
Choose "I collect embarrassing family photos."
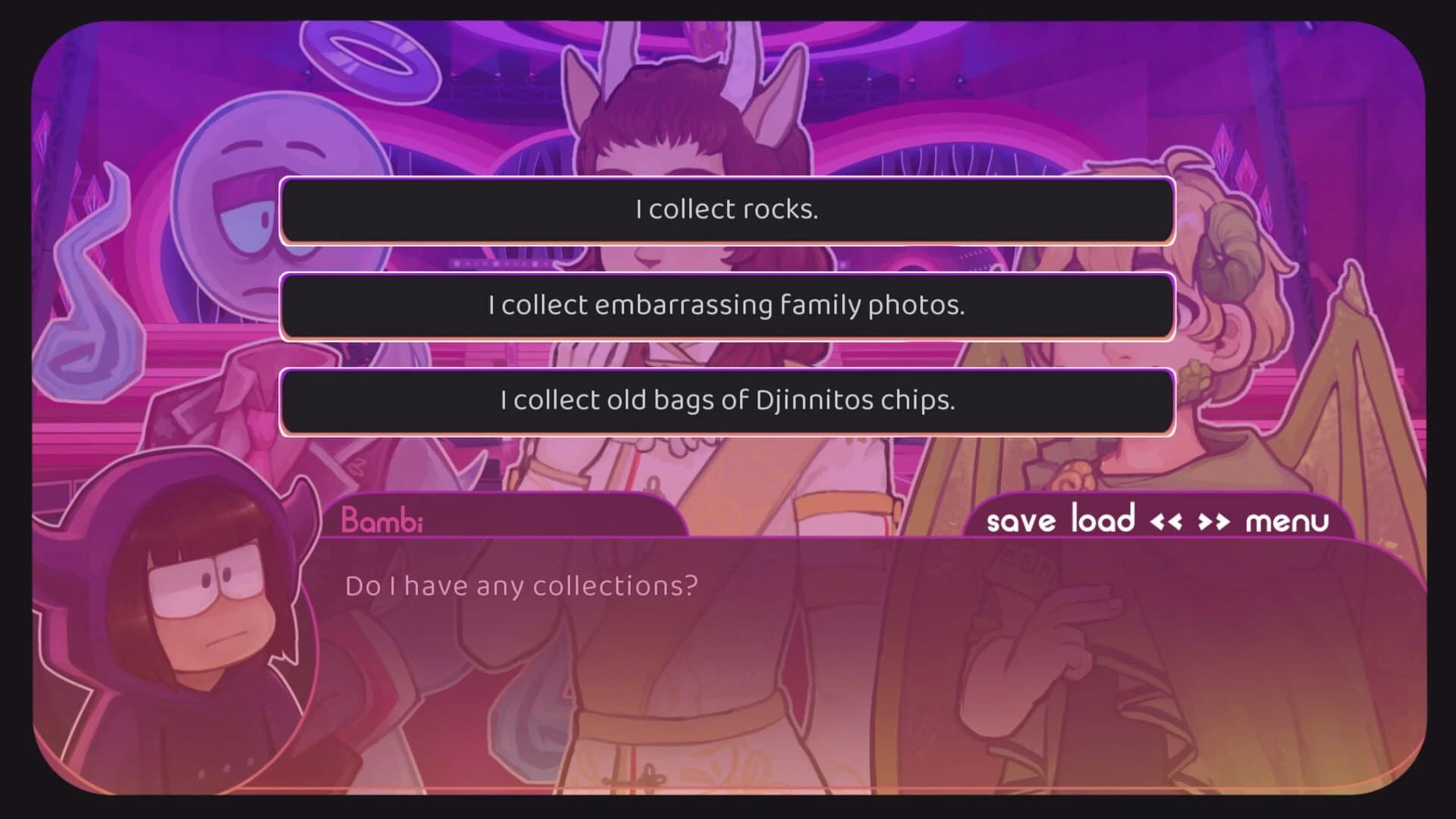(726, 306)
